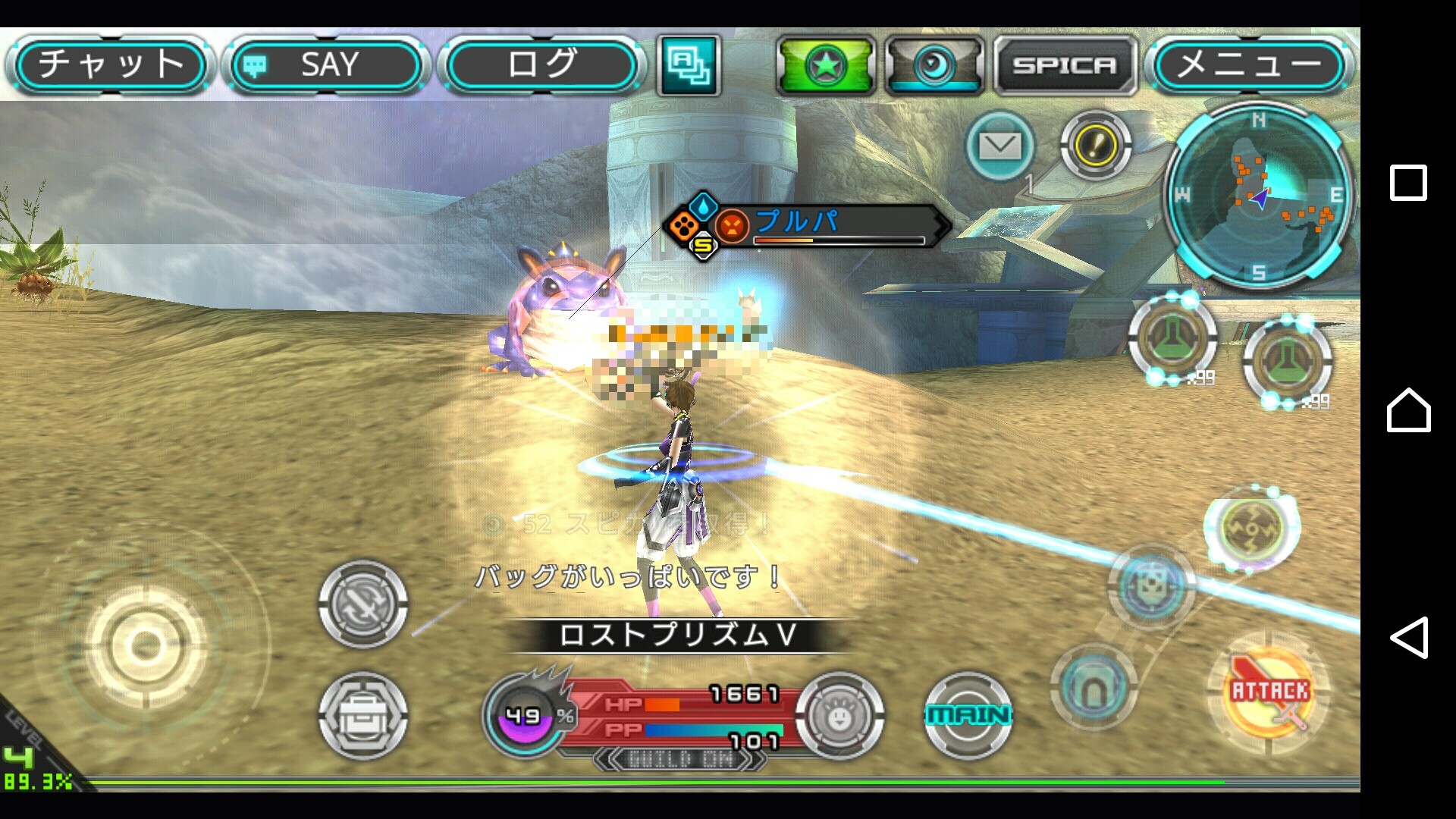Screen dimensions: 1456x819
Task: Select the green star button
Action: coord(826,65)
